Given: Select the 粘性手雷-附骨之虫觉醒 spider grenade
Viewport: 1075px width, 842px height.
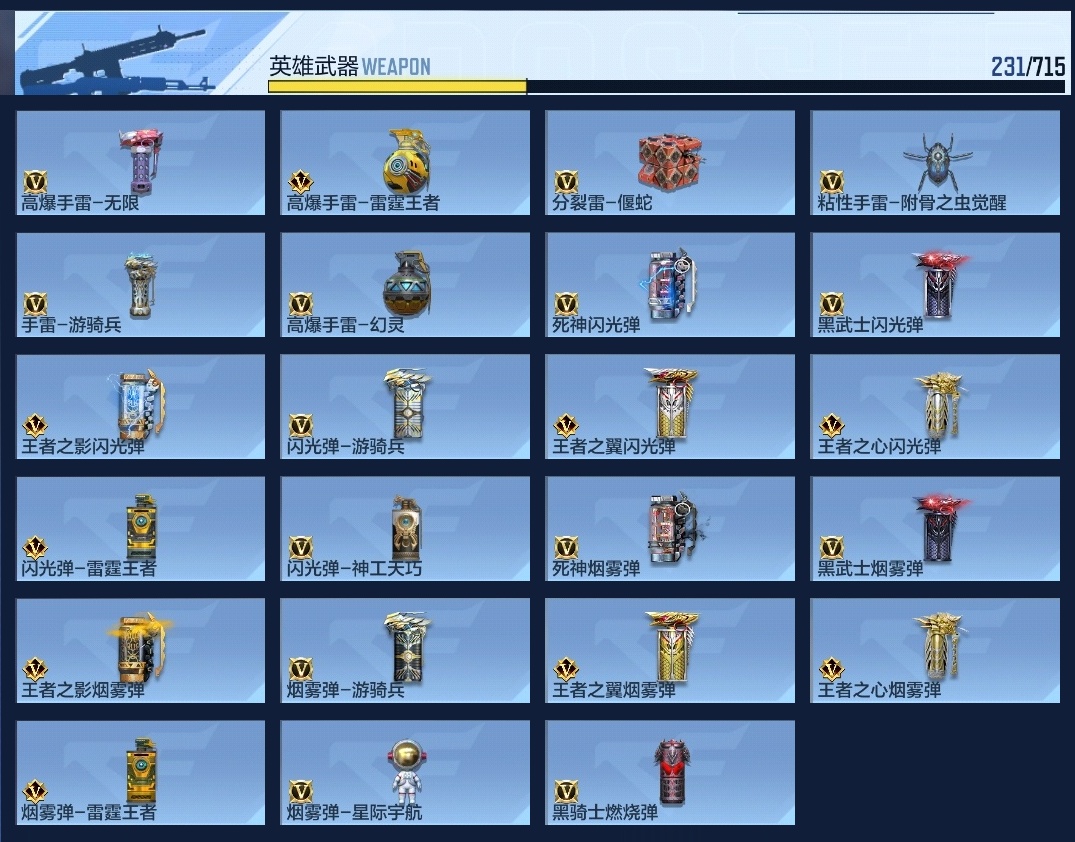Looking at the screenshot, I should (x=935, y=162).
